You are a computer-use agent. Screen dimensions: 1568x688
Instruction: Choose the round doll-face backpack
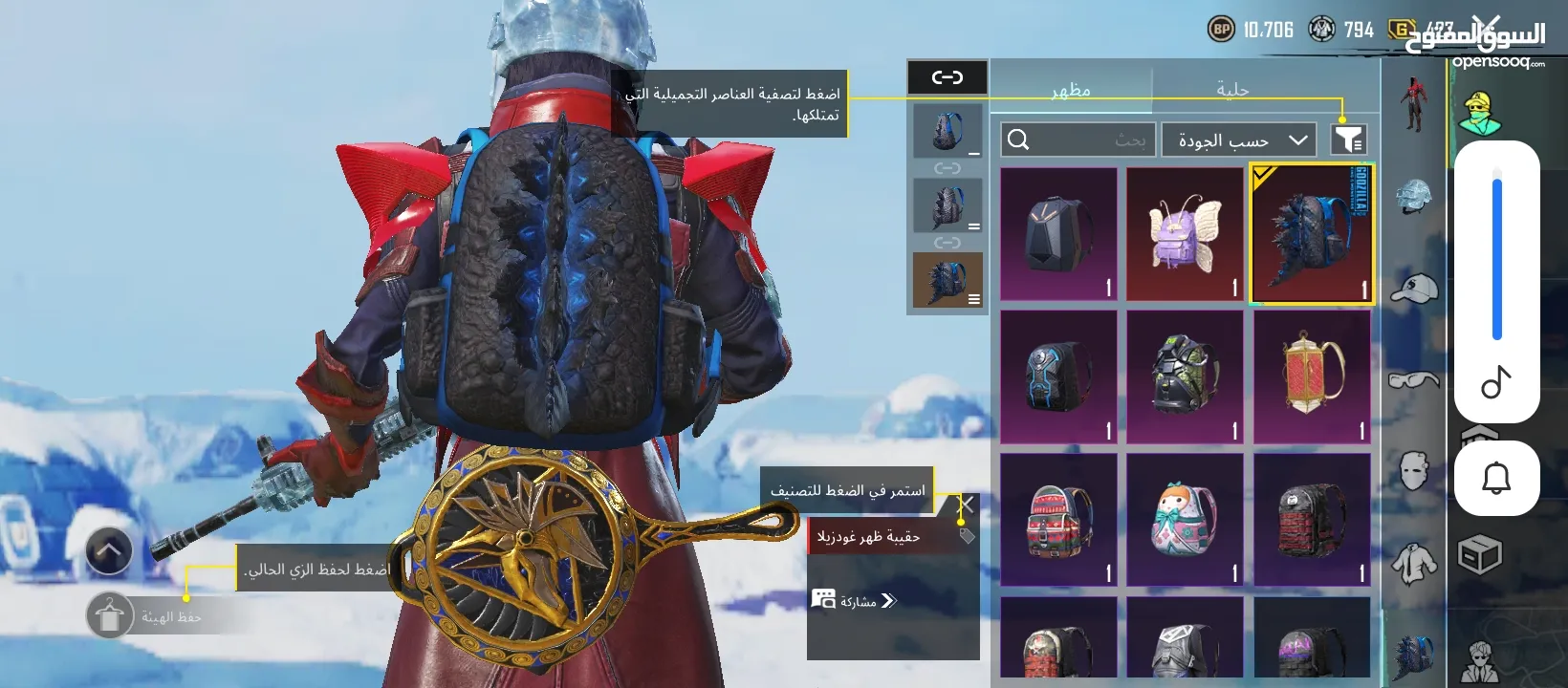1185,519
